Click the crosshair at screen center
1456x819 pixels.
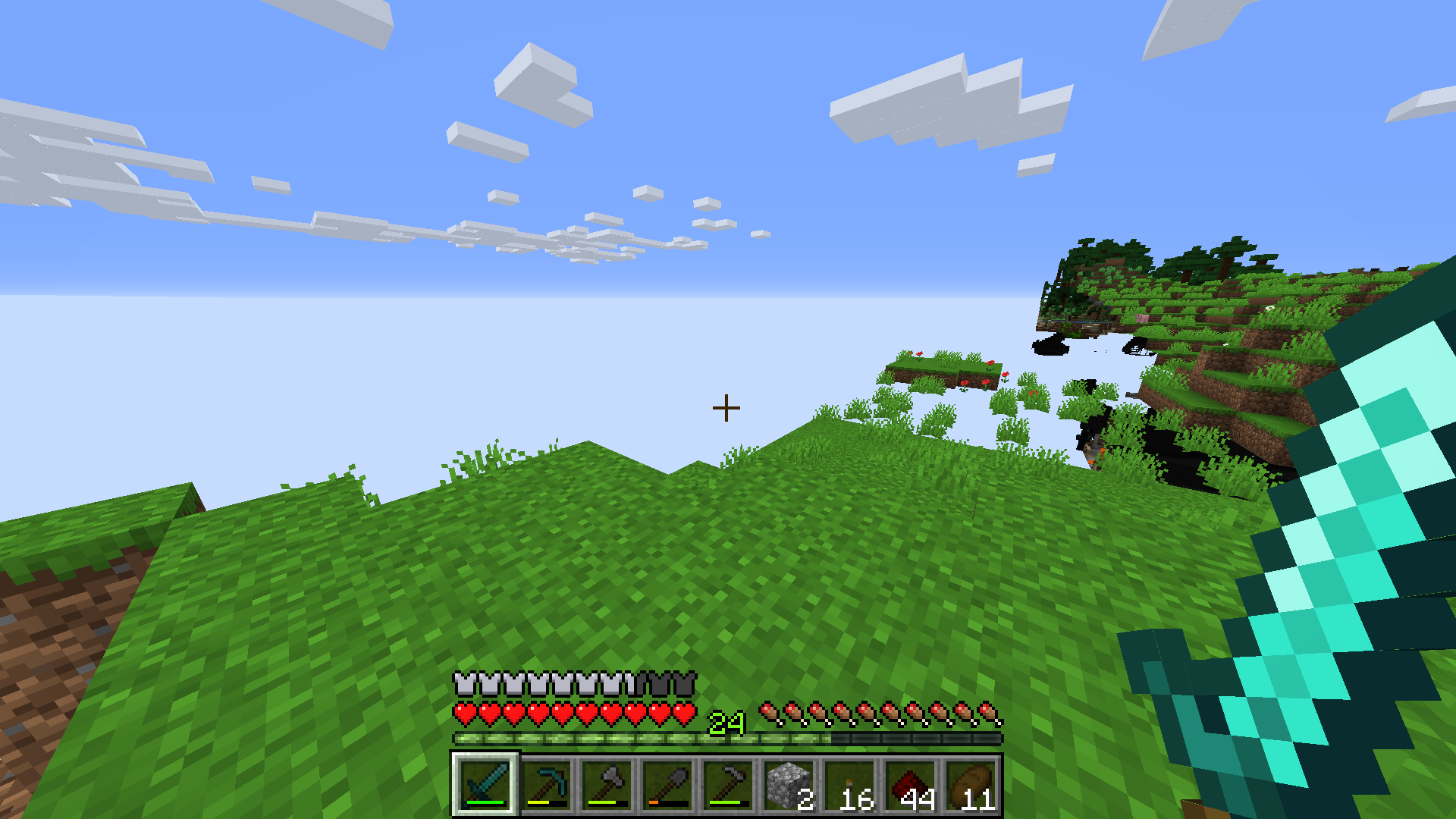(x=726, y=407)
